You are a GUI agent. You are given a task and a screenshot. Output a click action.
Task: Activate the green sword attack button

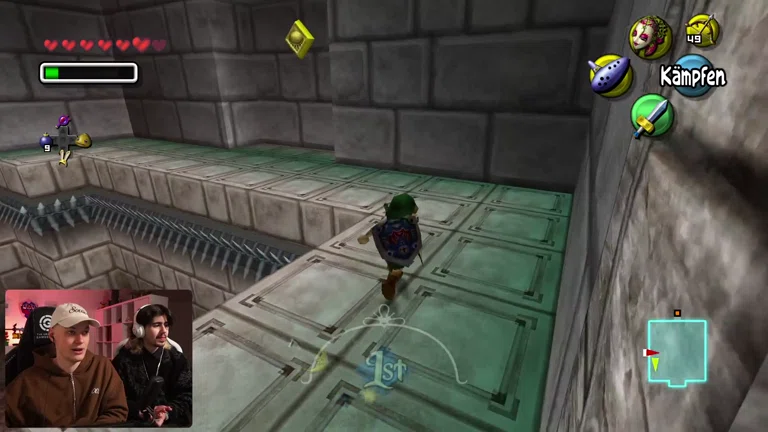651,116
